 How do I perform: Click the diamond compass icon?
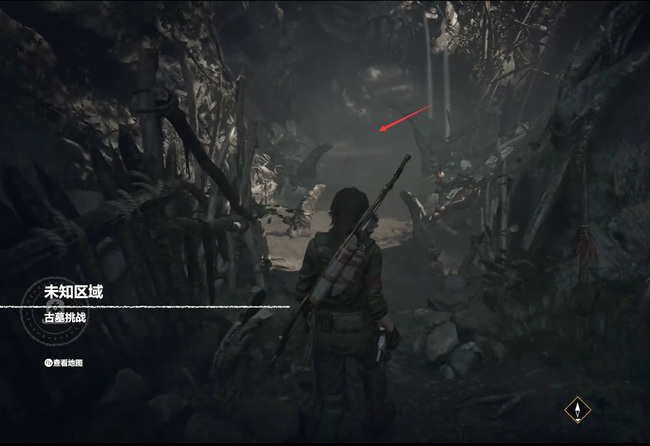[x=576, y=409]
